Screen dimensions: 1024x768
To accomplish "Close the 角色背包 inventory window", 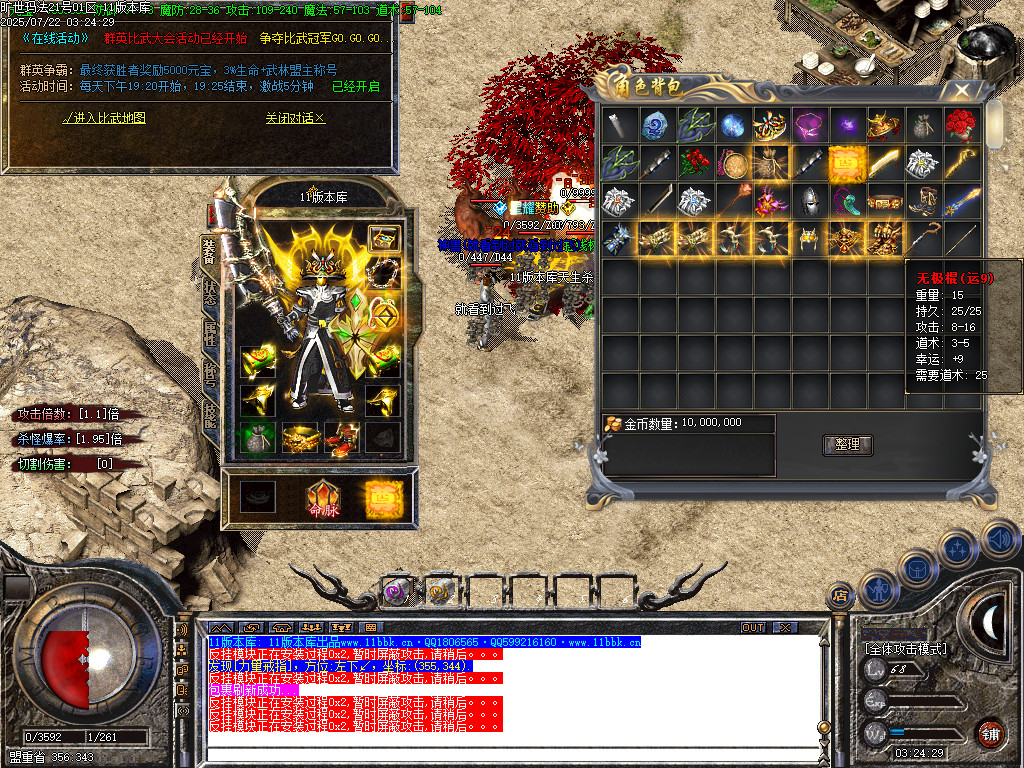I will (961, 90).
